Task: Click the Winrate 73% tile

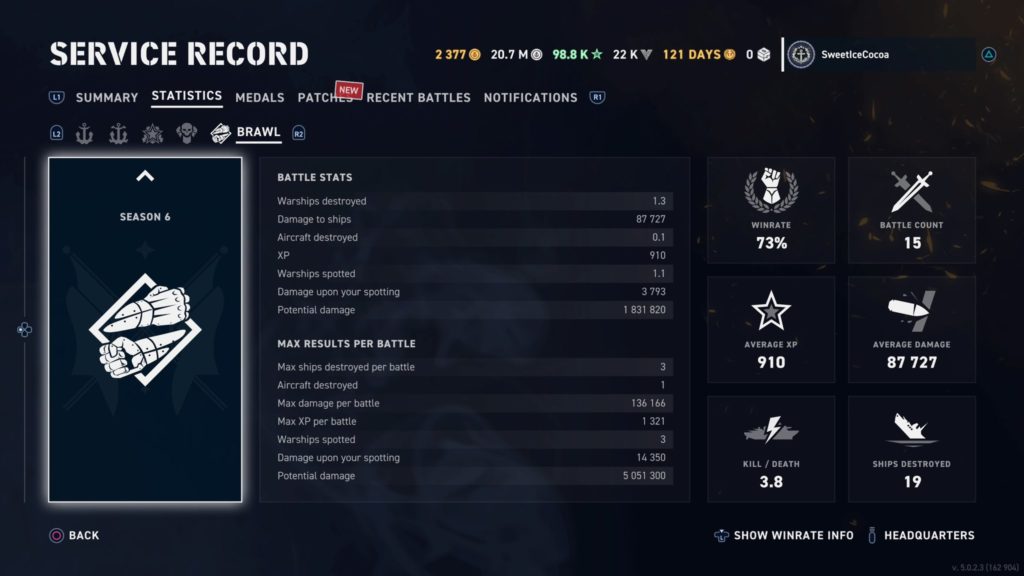Action: click(771, 210)
